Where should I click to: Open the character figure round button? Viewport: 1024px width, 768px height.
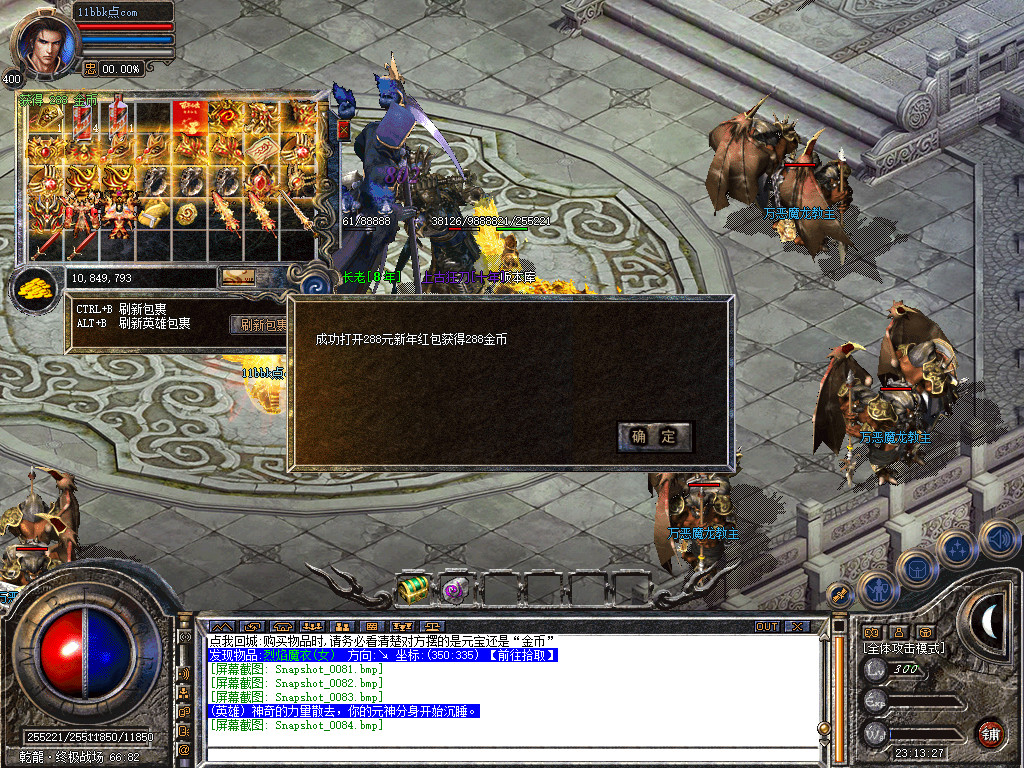[x=877, y=589]
